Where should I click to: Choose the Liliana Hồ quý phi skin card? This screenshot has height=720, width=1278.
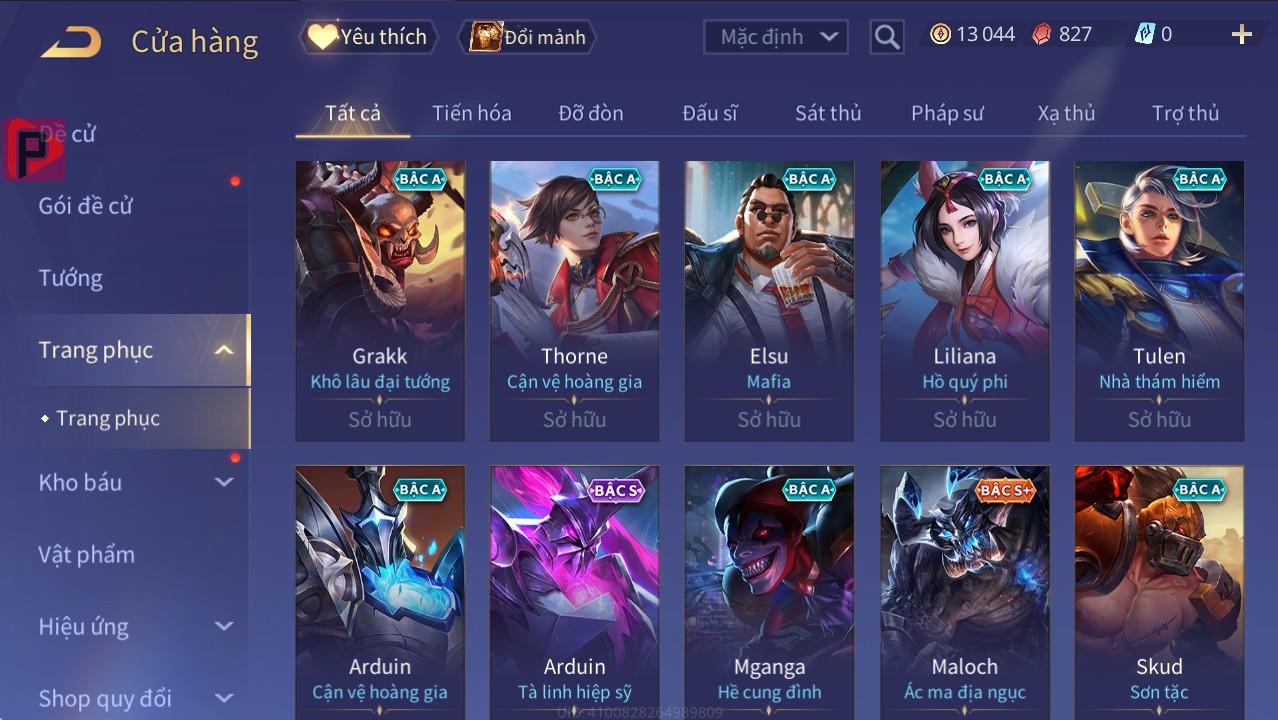tap(964, 300)
